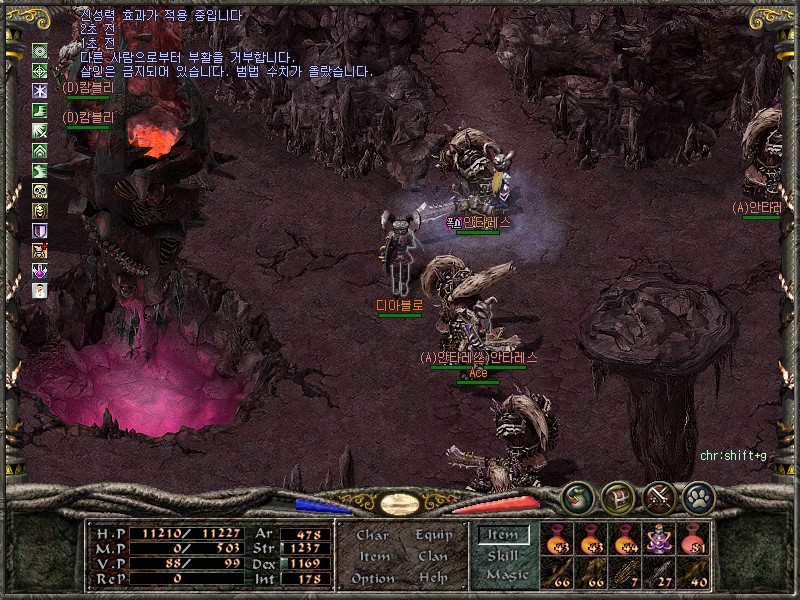Toggle the round crossed swords button

(x=658, y=496)
